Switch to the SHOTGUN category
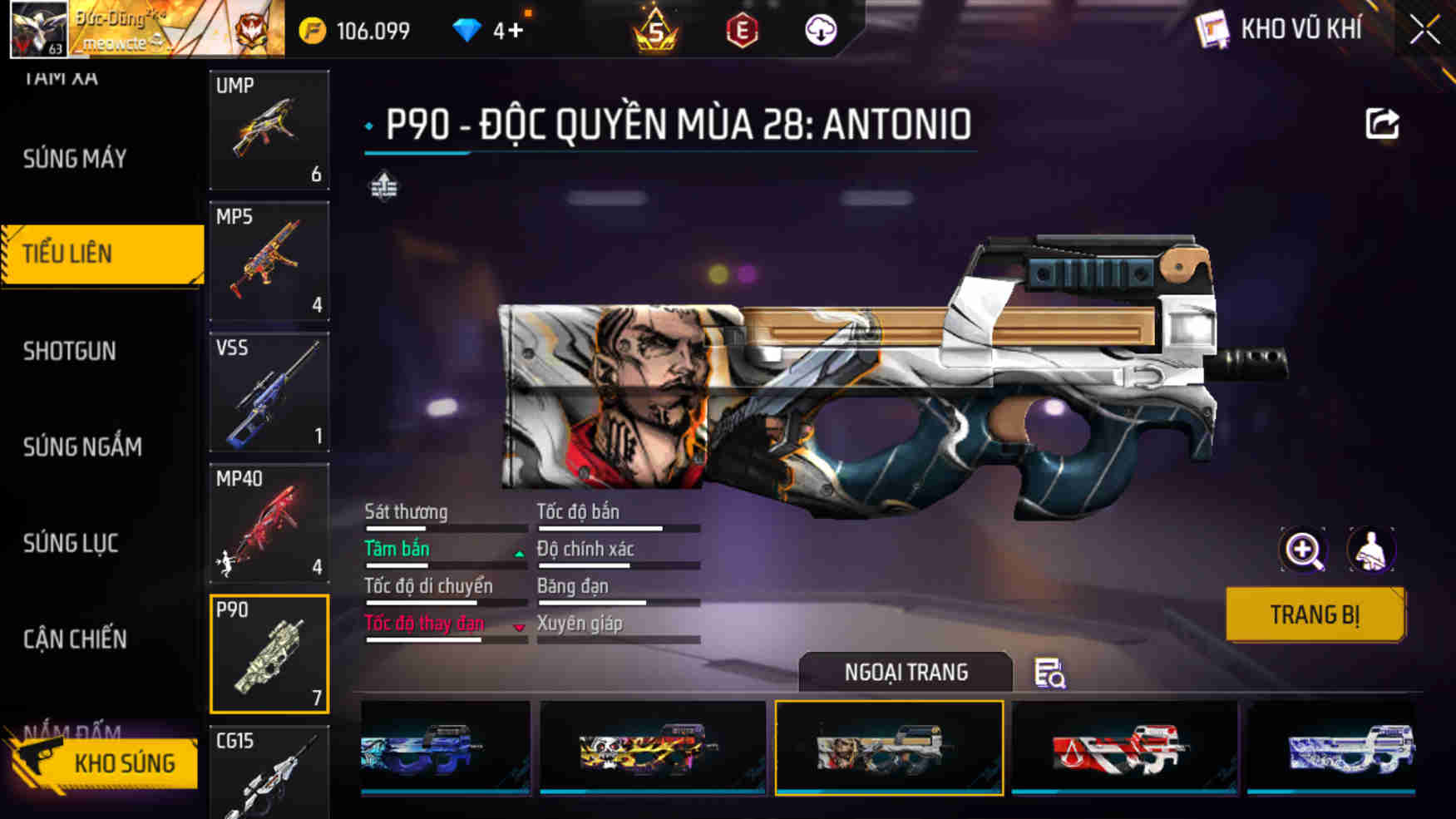Image resolution: width=1456 pixels, height=819 pixels. click(x=70, y=351)
